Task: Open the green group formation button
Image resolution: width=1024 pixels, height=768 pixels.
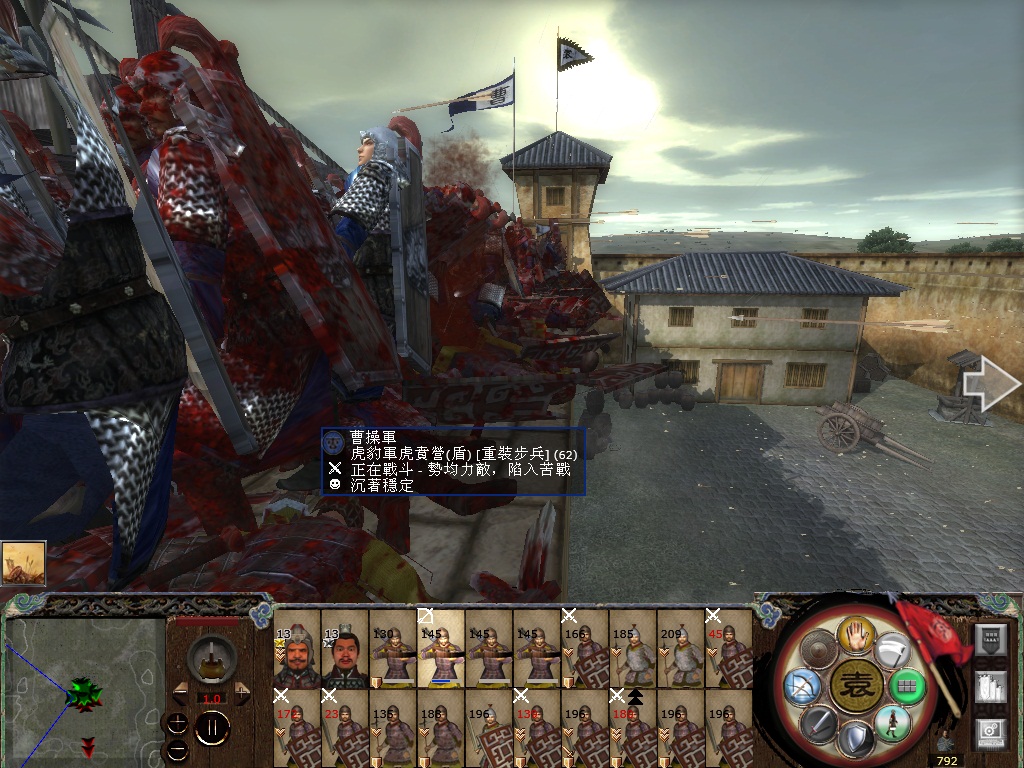Action: pos(906,686)
